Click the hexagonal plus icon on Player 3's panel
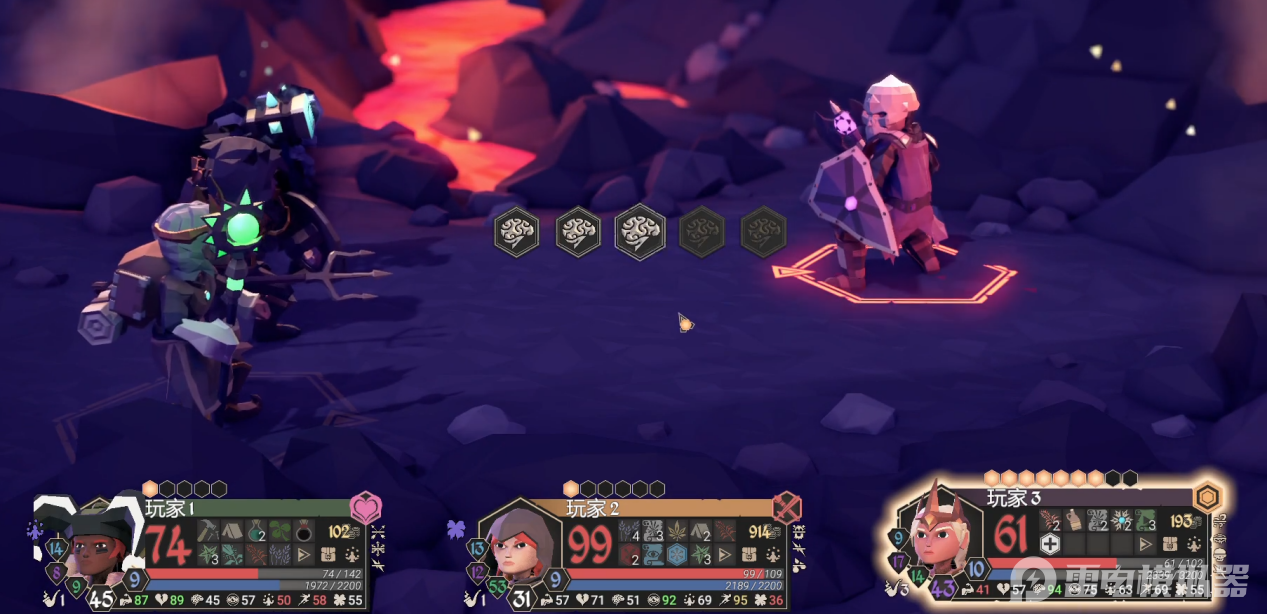The image size is (1267, 614). point(1049,544)
